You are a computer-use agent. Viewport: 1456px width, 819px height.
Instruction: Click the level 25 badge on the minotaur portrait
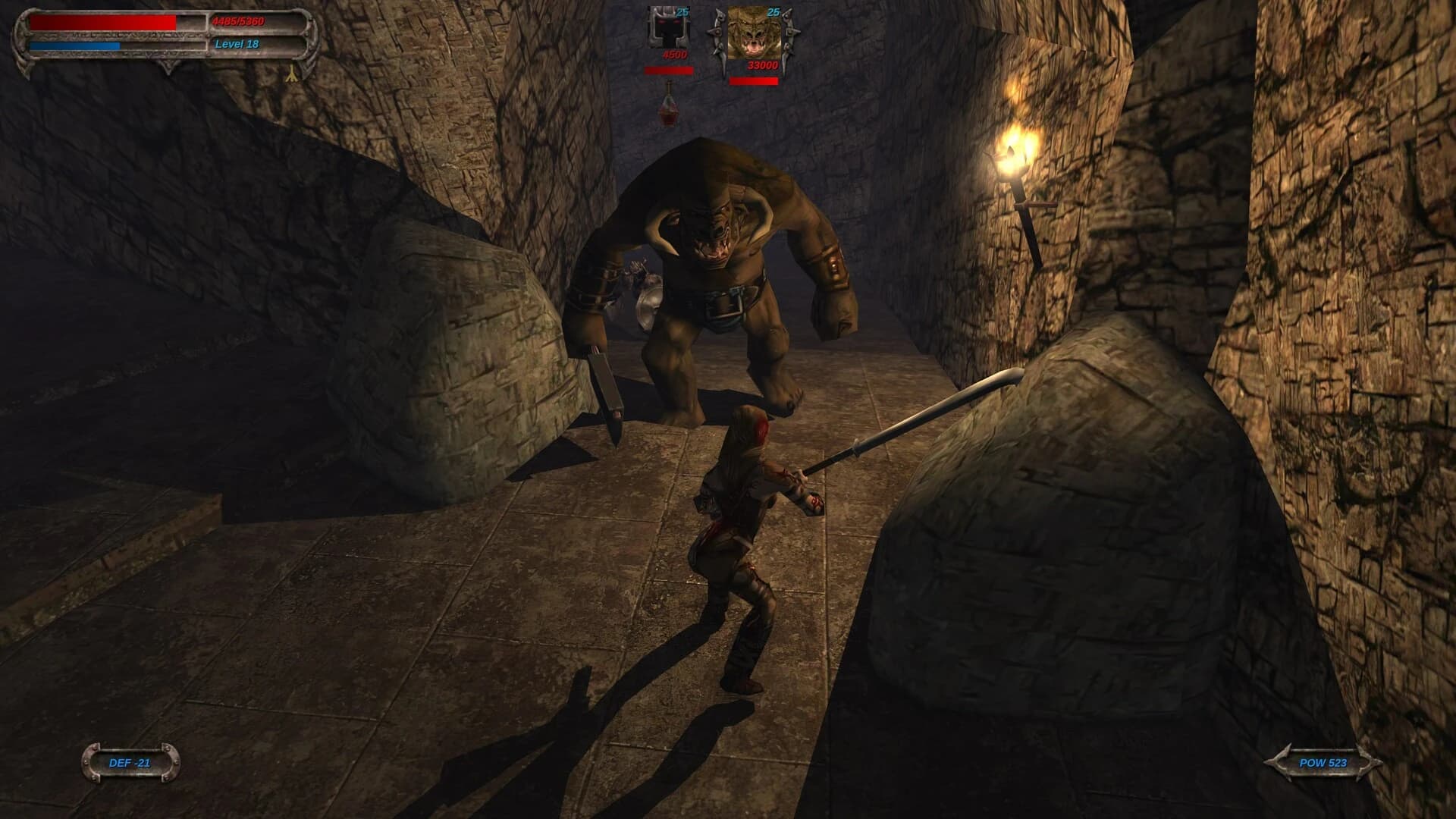pyautogui.click(x=773, y=12)
